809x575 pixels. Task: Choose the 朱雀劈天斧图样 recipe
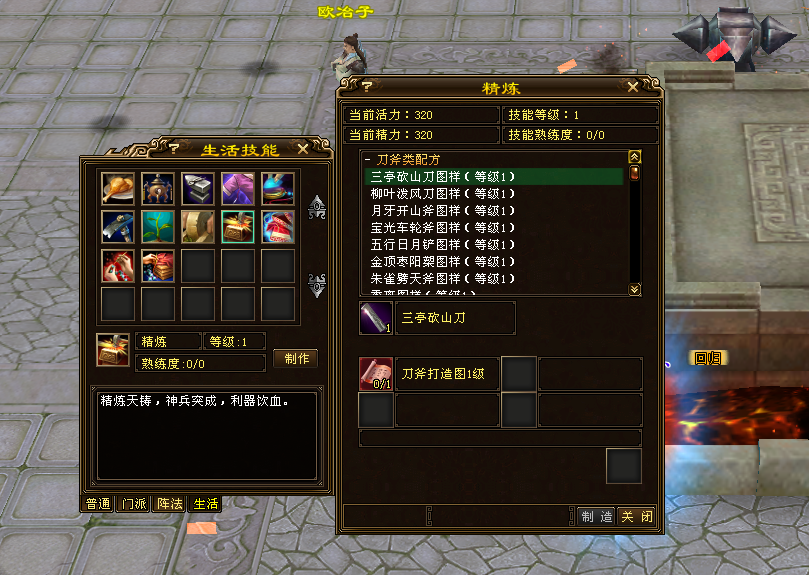tap(441, 278)
